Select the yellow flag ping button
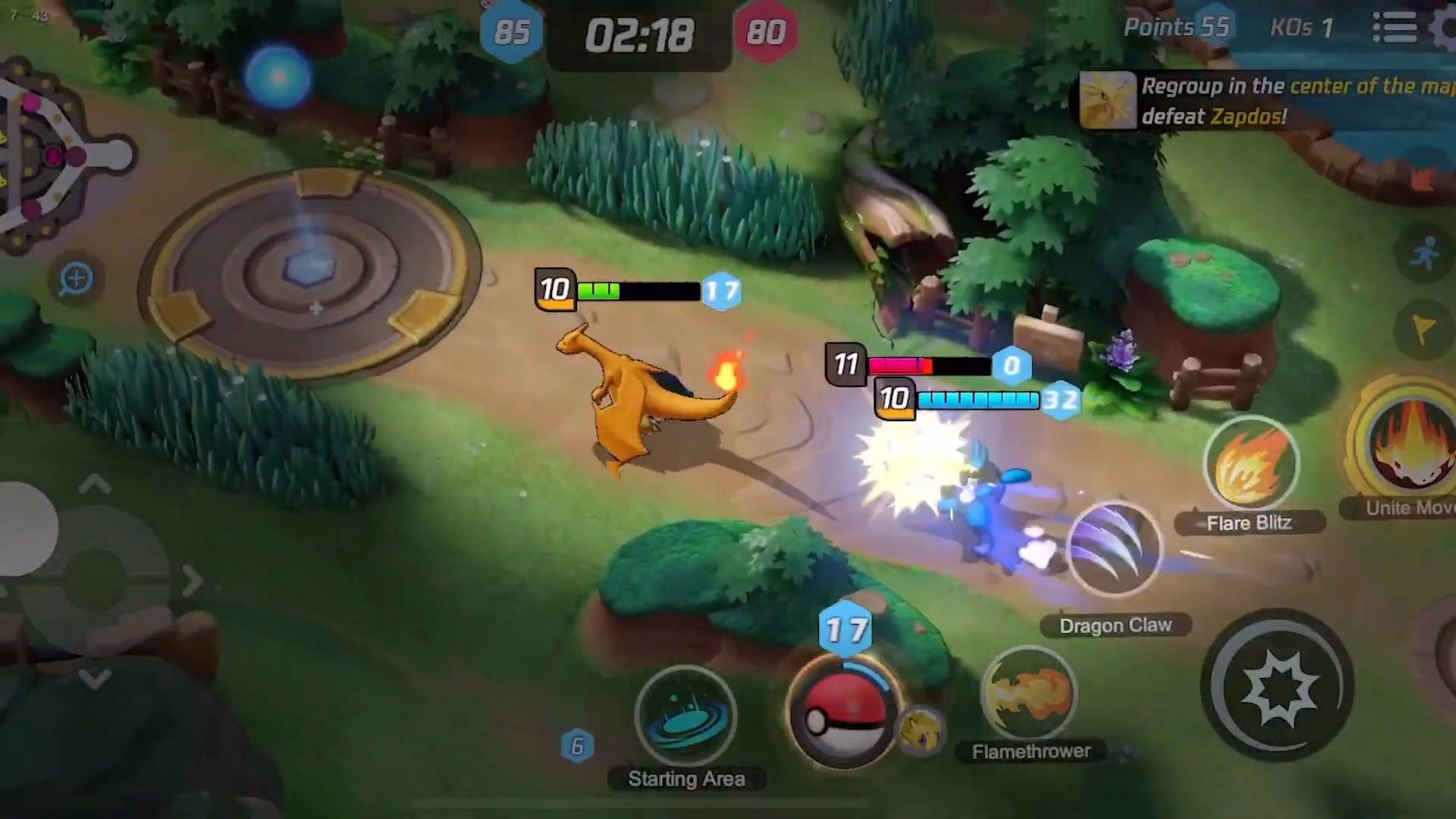1456x819 pixels. (x=1424, y=329)
